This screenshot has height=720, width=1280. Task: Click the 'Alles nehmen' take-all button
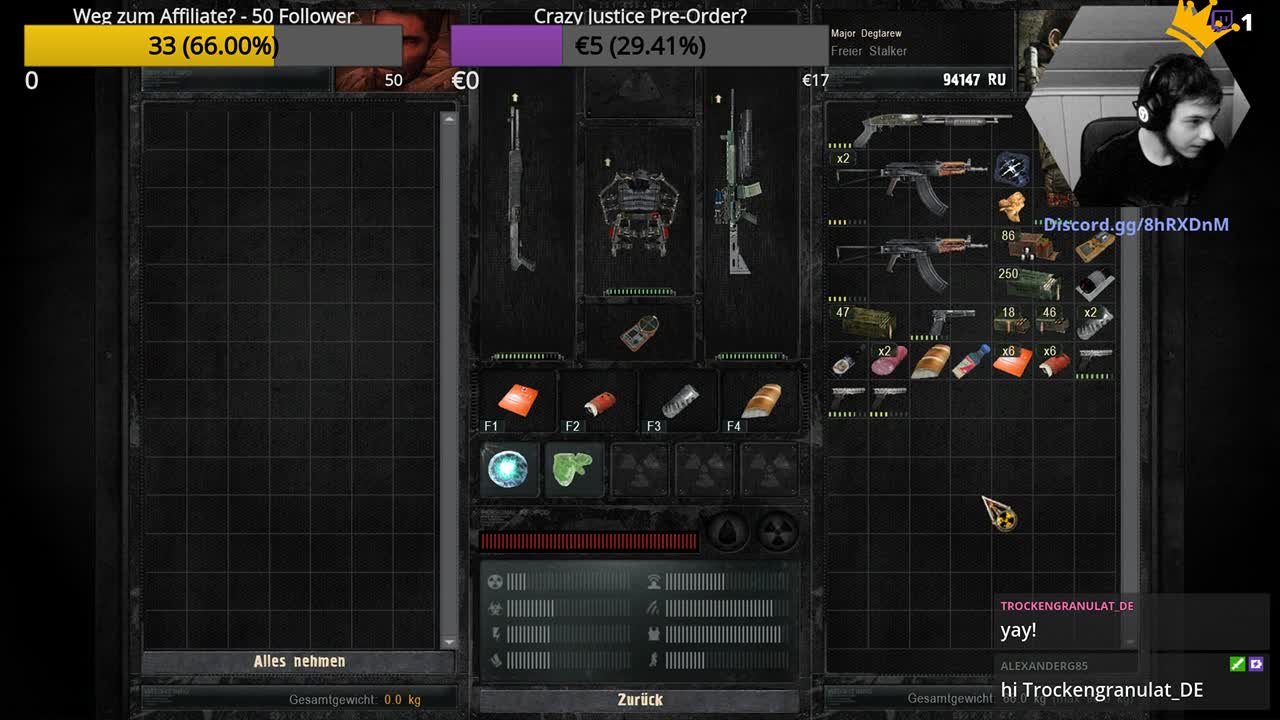[x=299, y=661]
